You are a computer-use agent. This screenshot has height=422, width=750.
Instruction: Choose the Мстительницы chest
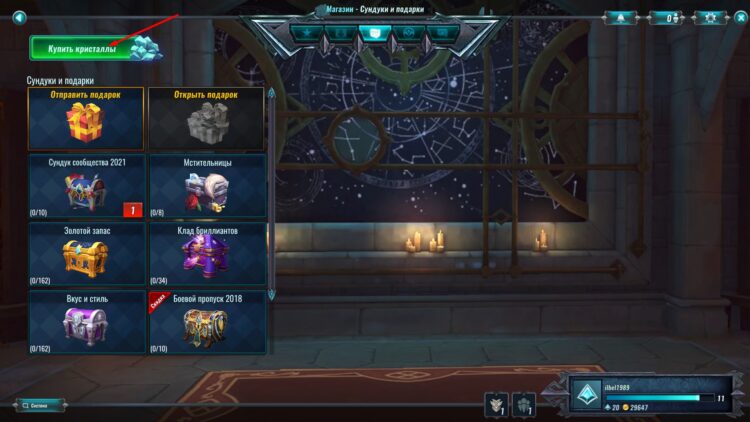point(207,185)
